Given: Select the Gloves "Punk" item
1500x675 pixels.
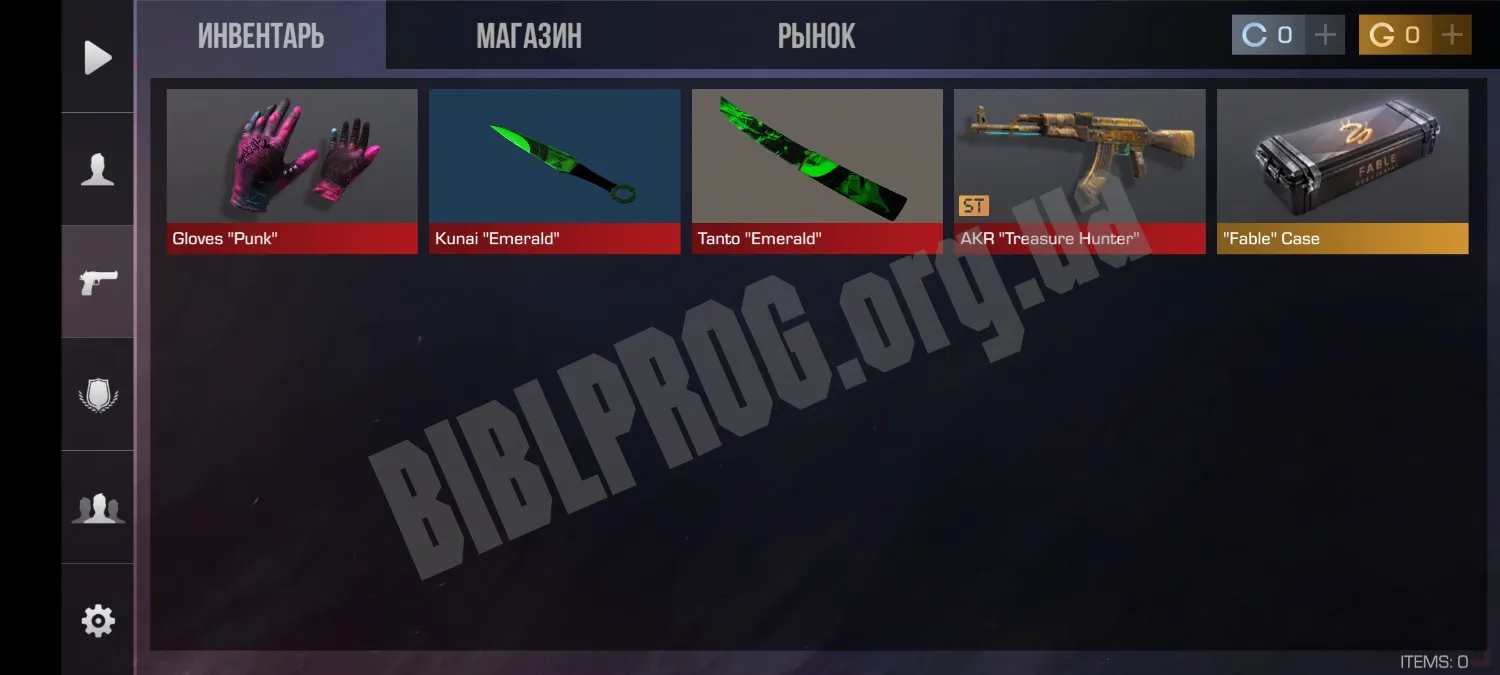Looking at the screenshot, I should tap(292, 170).
